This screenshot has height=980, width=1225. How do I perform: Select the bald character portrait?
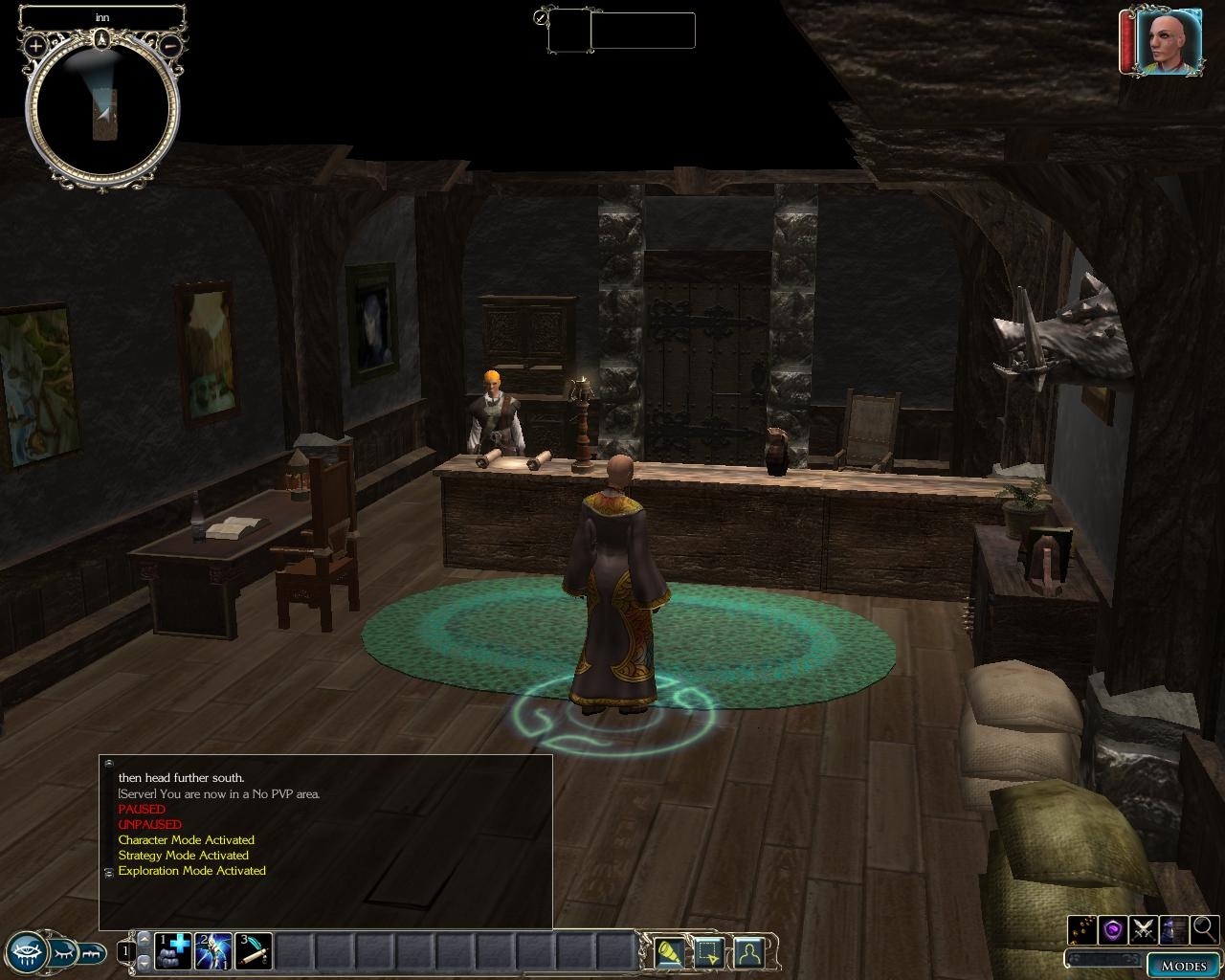[x=1169, y=41]
